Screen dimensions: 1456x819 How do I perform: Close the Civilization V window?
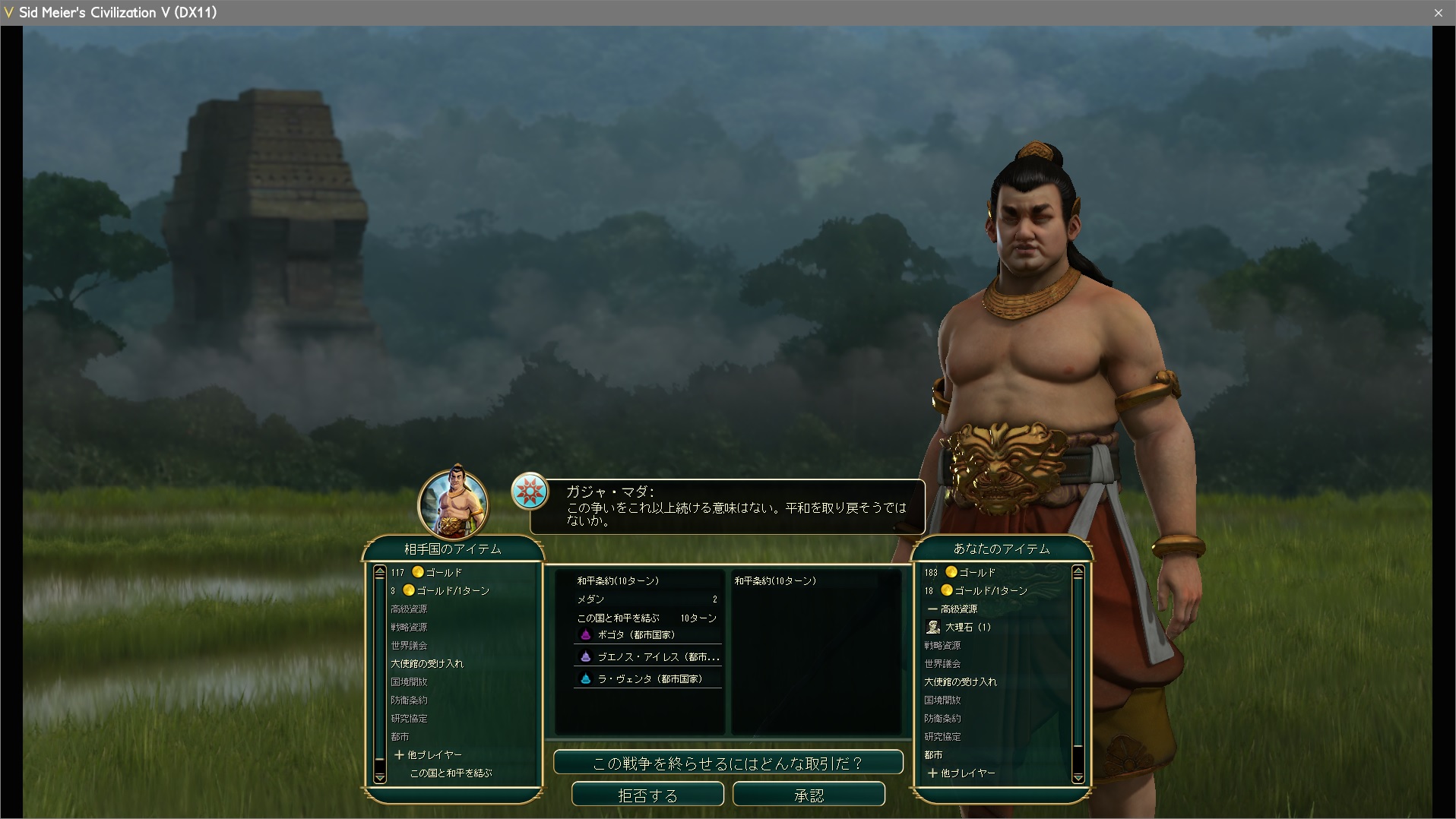[x=1438, y=13]
